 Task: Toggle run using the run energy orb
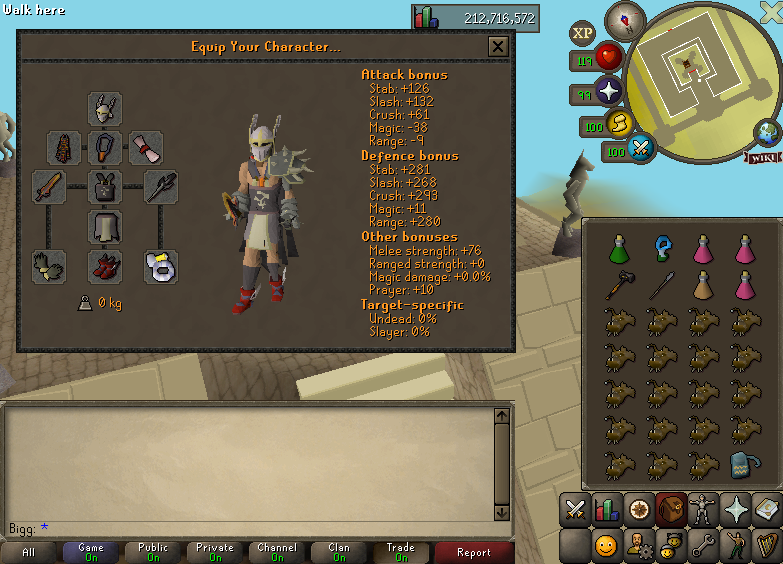(619, 124)
